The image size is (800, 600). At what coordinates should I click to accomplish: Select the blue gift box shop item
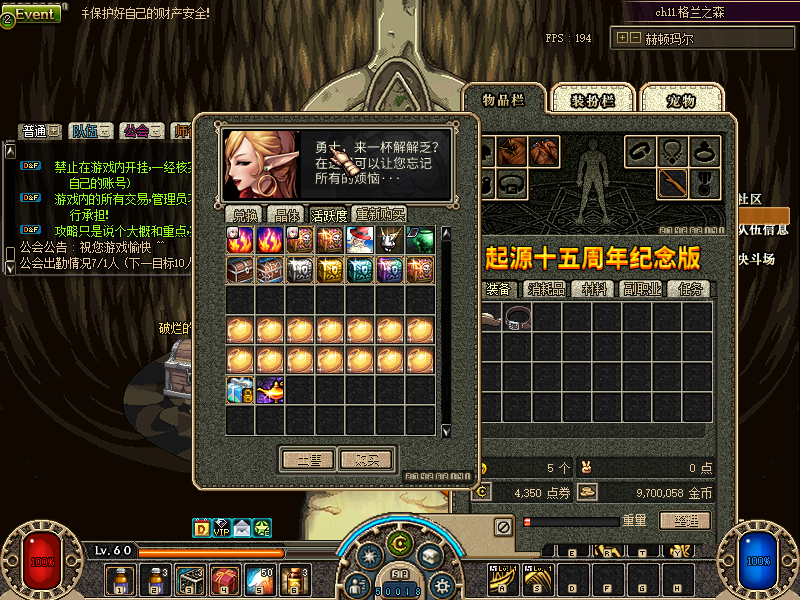click(241, 390)
